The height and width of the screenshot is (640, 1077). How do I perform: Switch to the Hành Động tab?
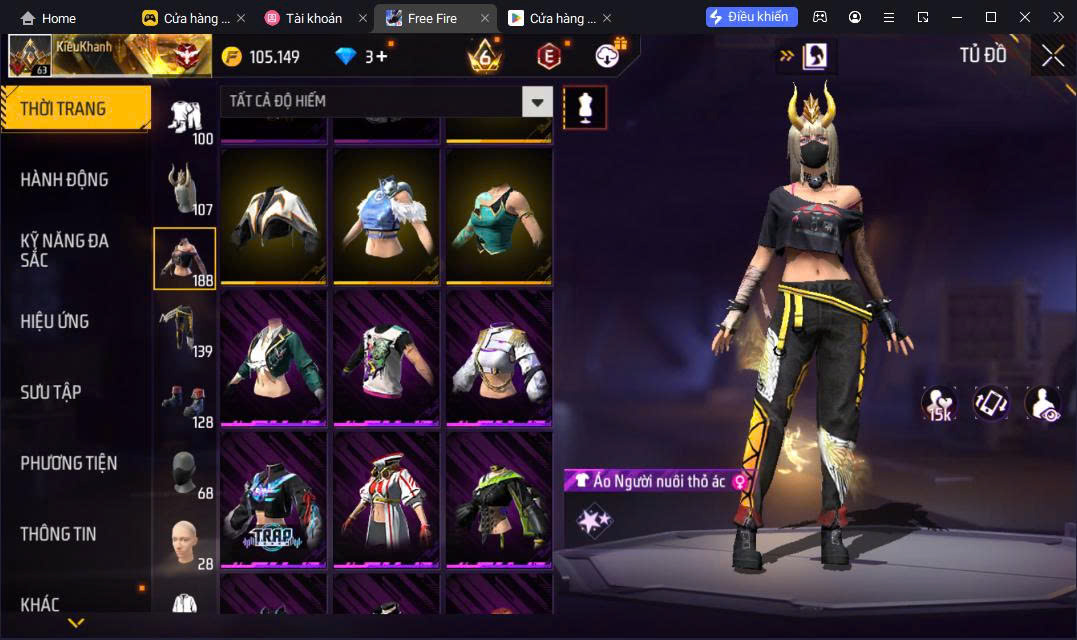[x=65, y=180]
